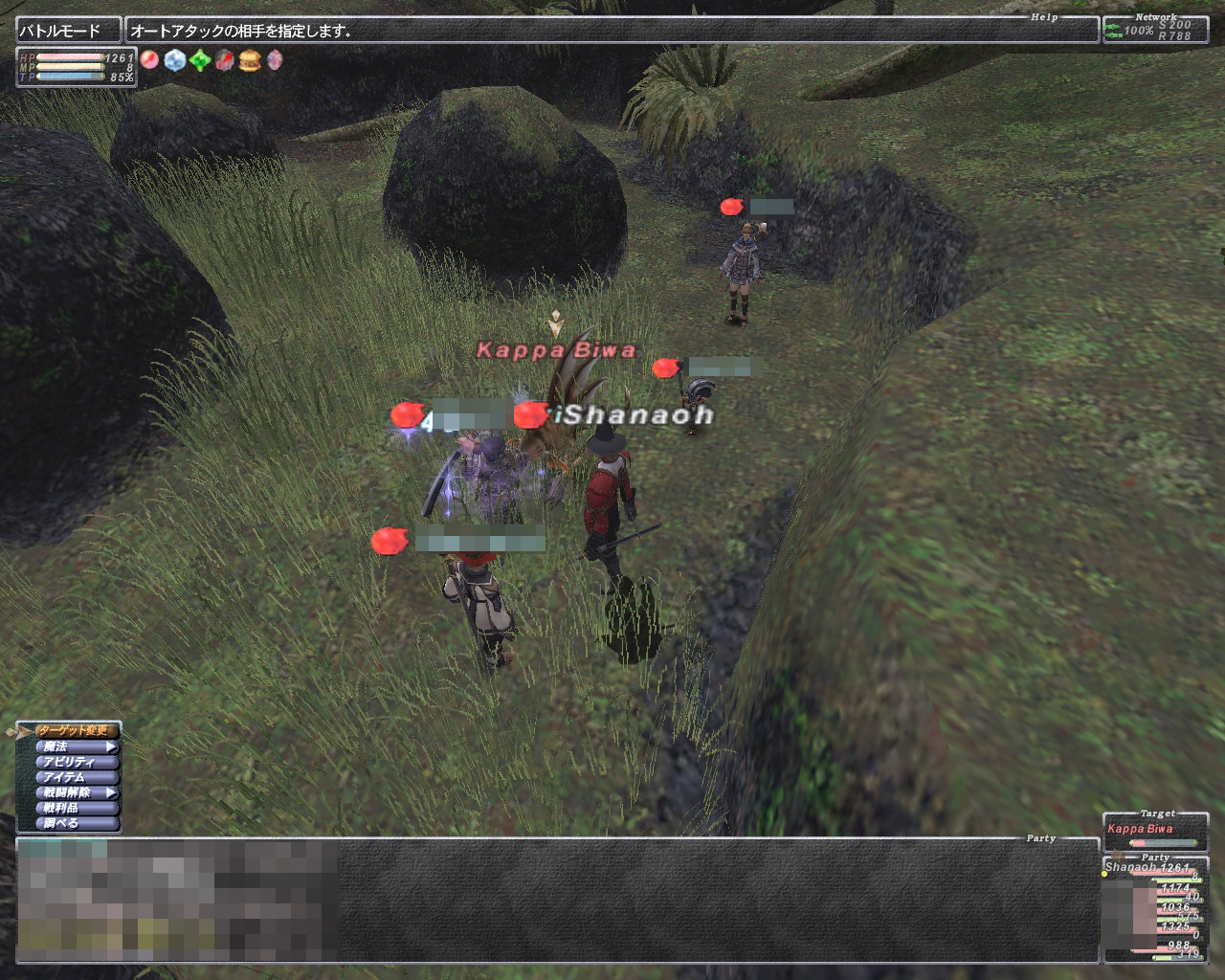Select 戦闘解除 to disengage from battle
This screenshot has width=1225, height=980.
point(75,792)
